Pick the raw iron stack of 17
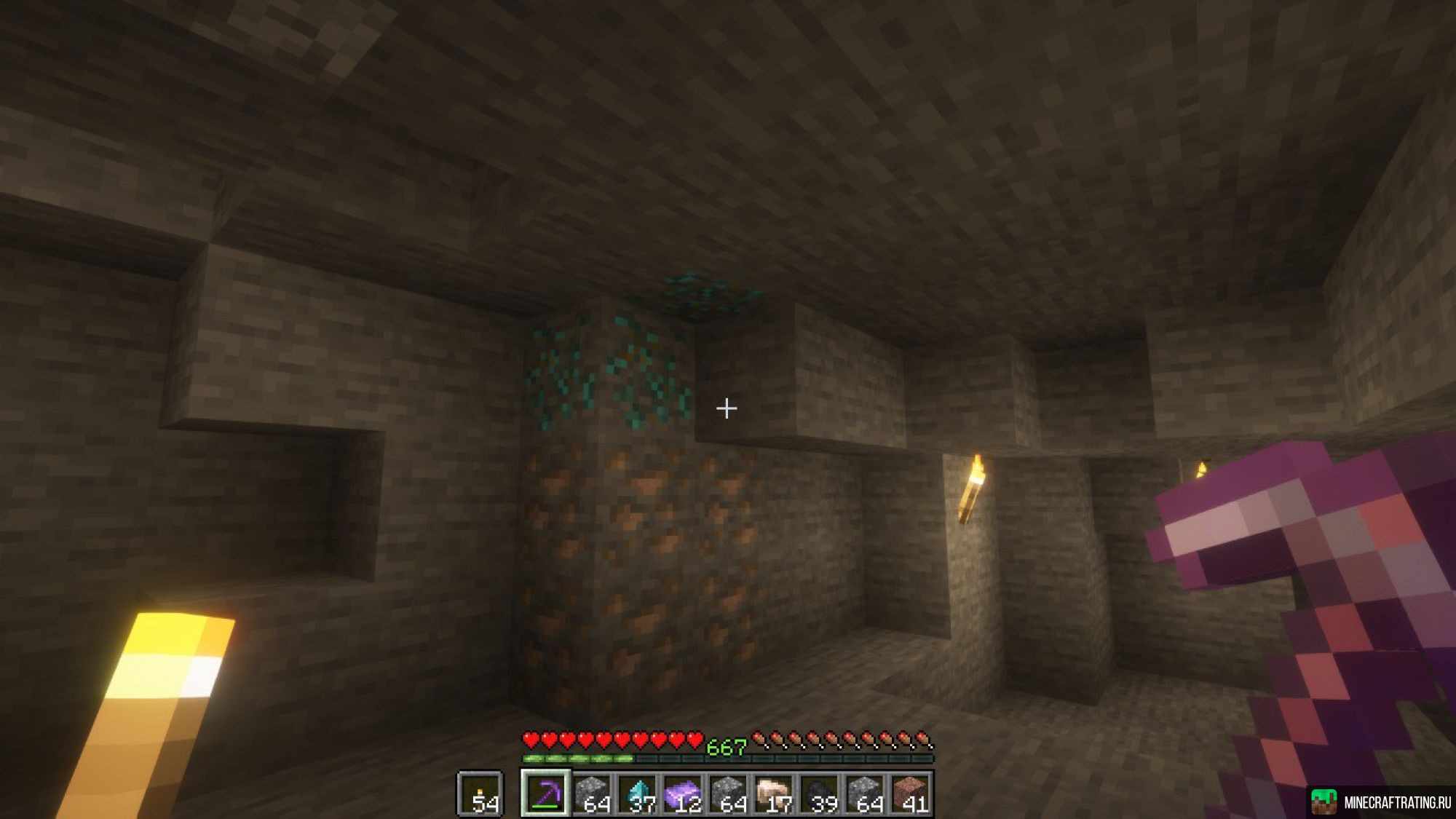This screenshot has height=819, width=1456. click(x=774, y=794)
